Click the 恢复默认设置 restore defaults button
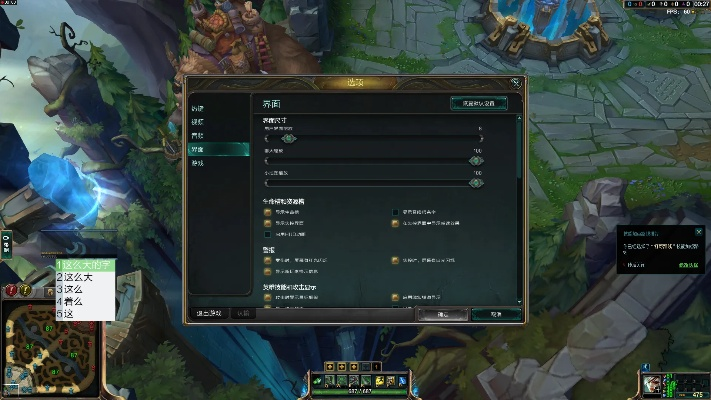This screenshot has width=711, height=400. point(478,103)
